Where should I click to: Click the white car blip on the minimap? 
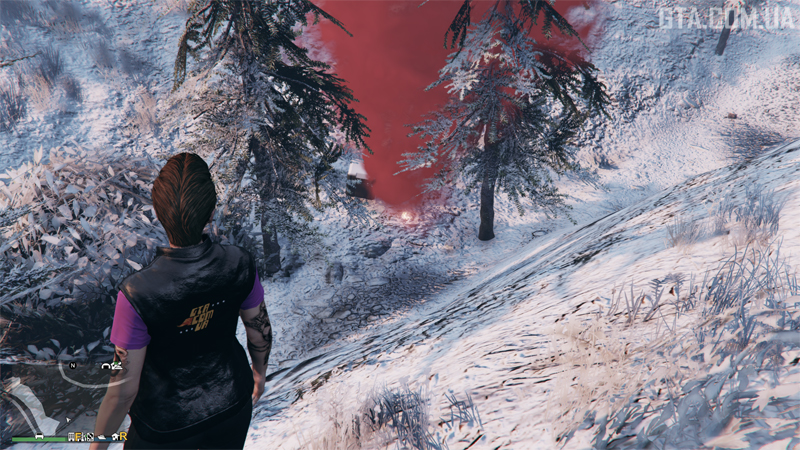pos(39,436)
